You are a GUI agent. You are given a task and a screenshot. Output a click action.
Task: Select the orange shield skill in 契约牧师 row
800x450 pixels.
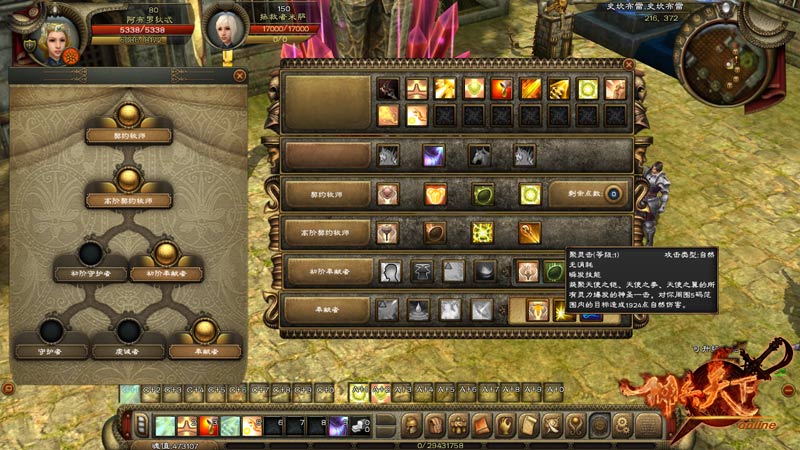[x=435, y=194]
